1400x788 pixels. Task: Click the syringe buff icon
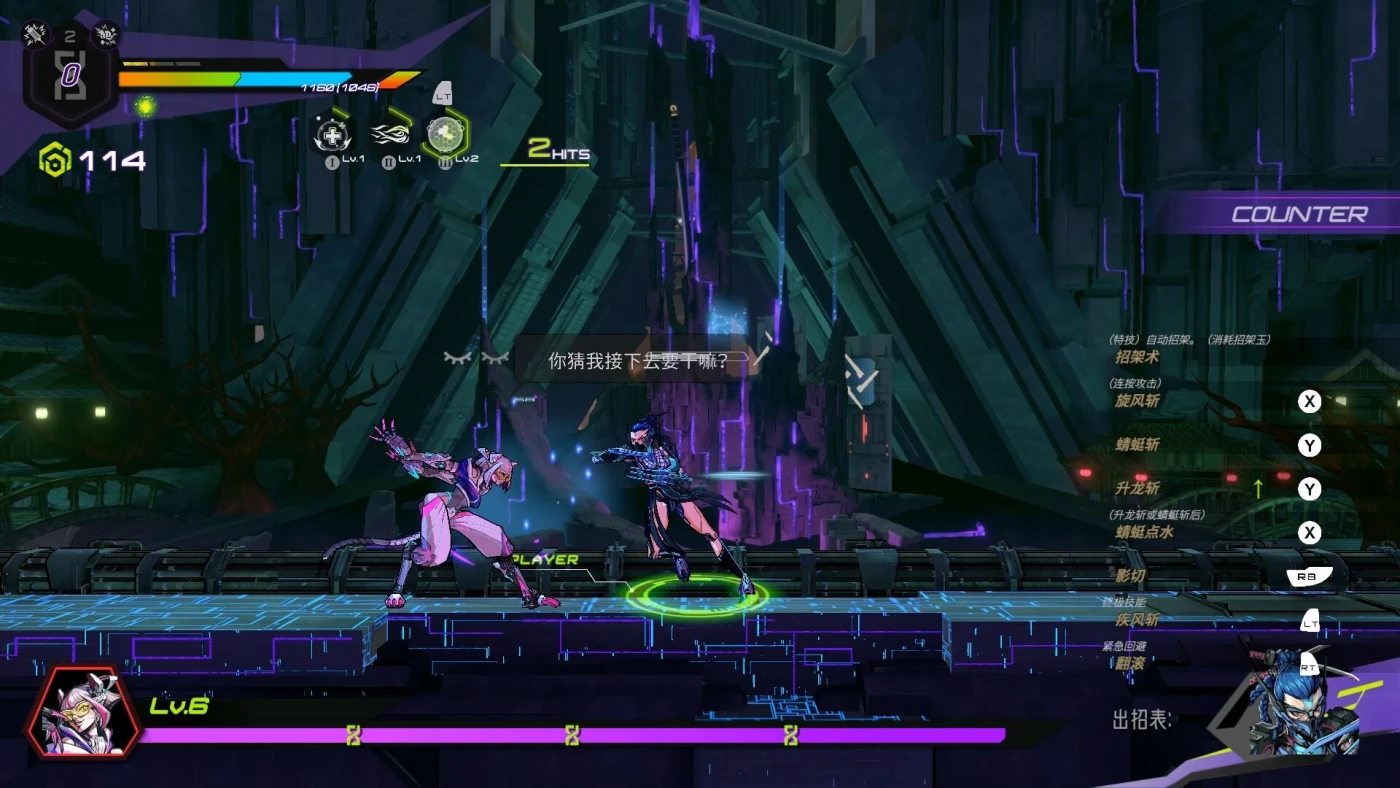pyautogui.click(x=36, y=34)
